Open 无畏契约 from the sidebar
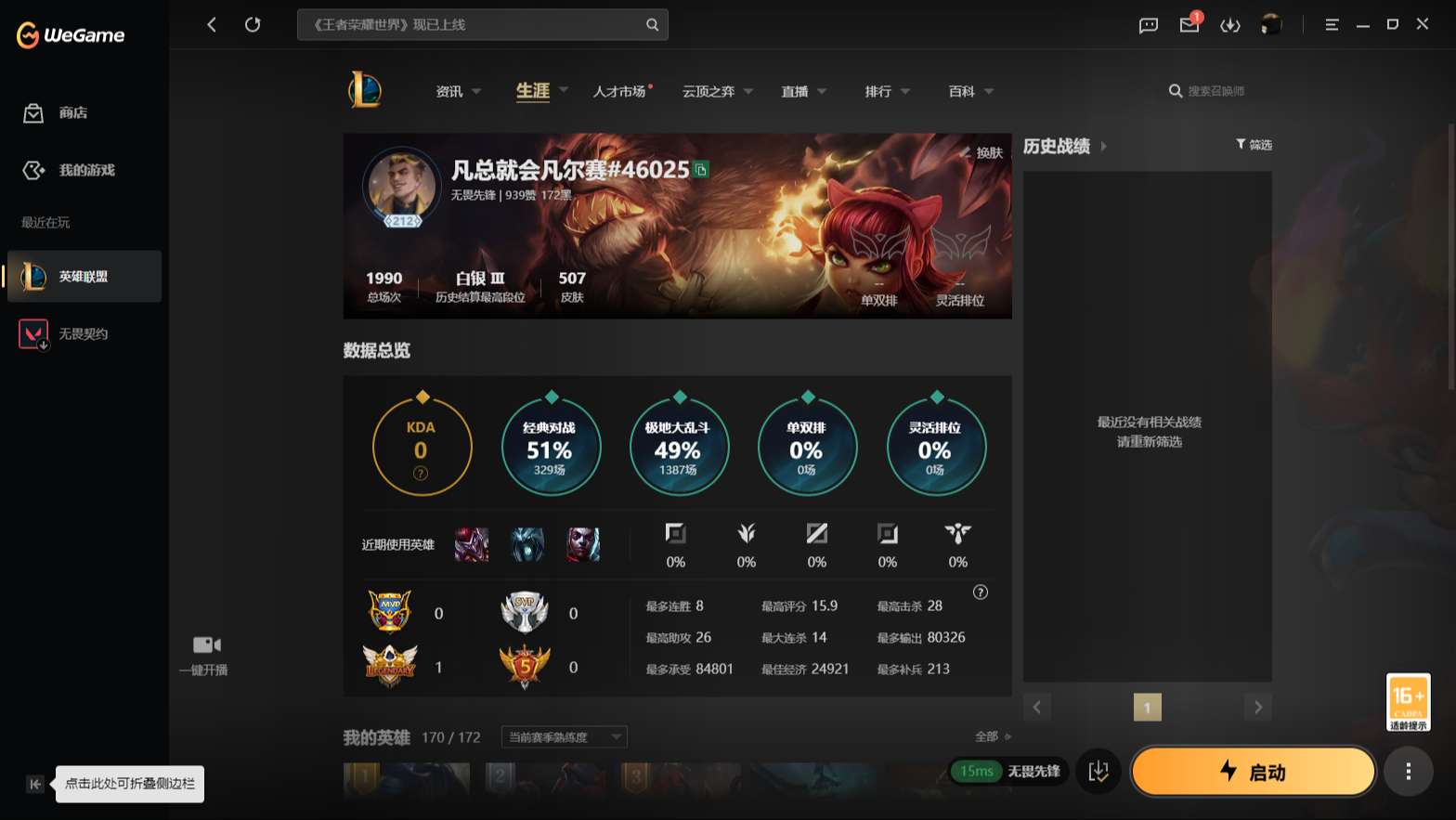The height and width of the screenshot is (820, 1456). (x=74, y=333)
